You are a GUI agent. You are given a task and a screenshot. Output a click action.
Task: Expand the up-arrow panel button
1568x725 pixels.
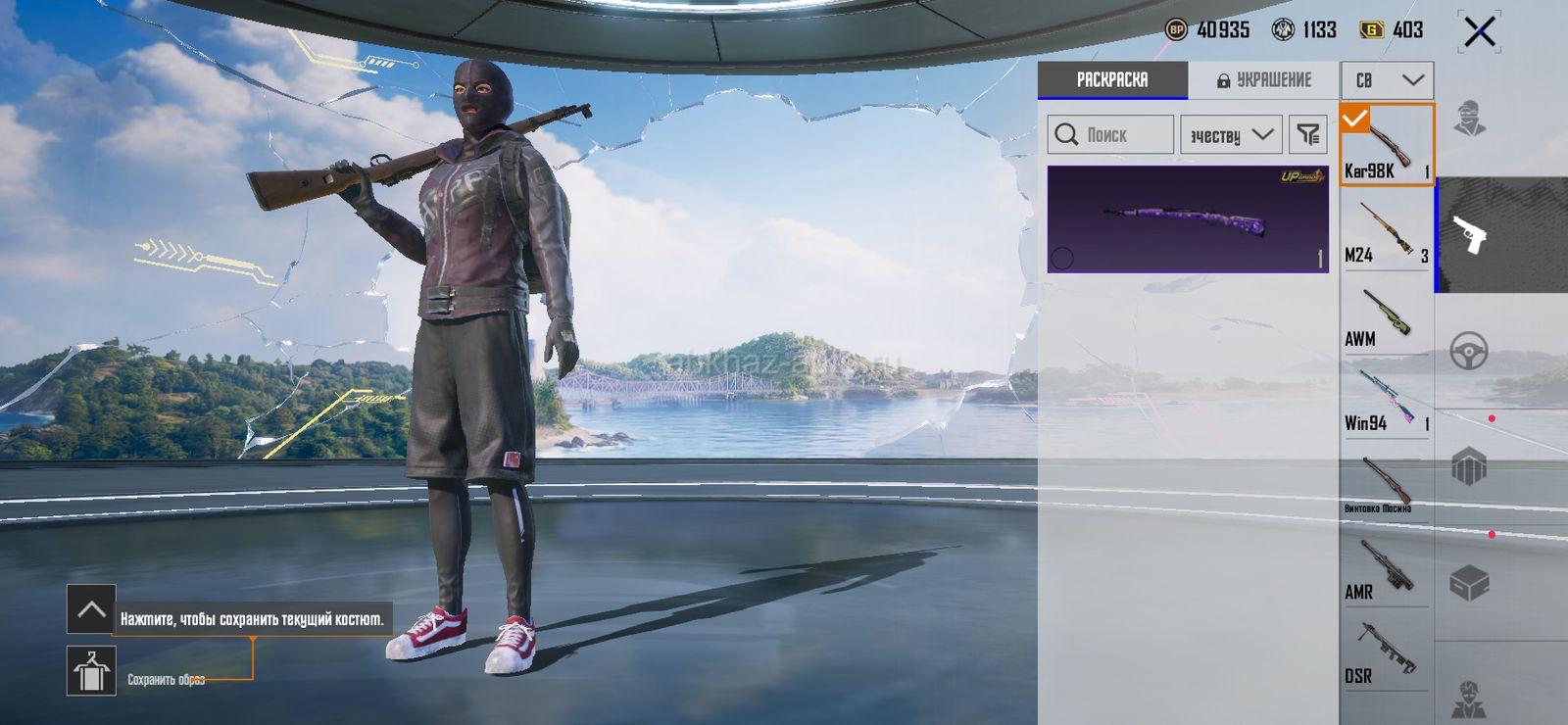pos(91,609)
